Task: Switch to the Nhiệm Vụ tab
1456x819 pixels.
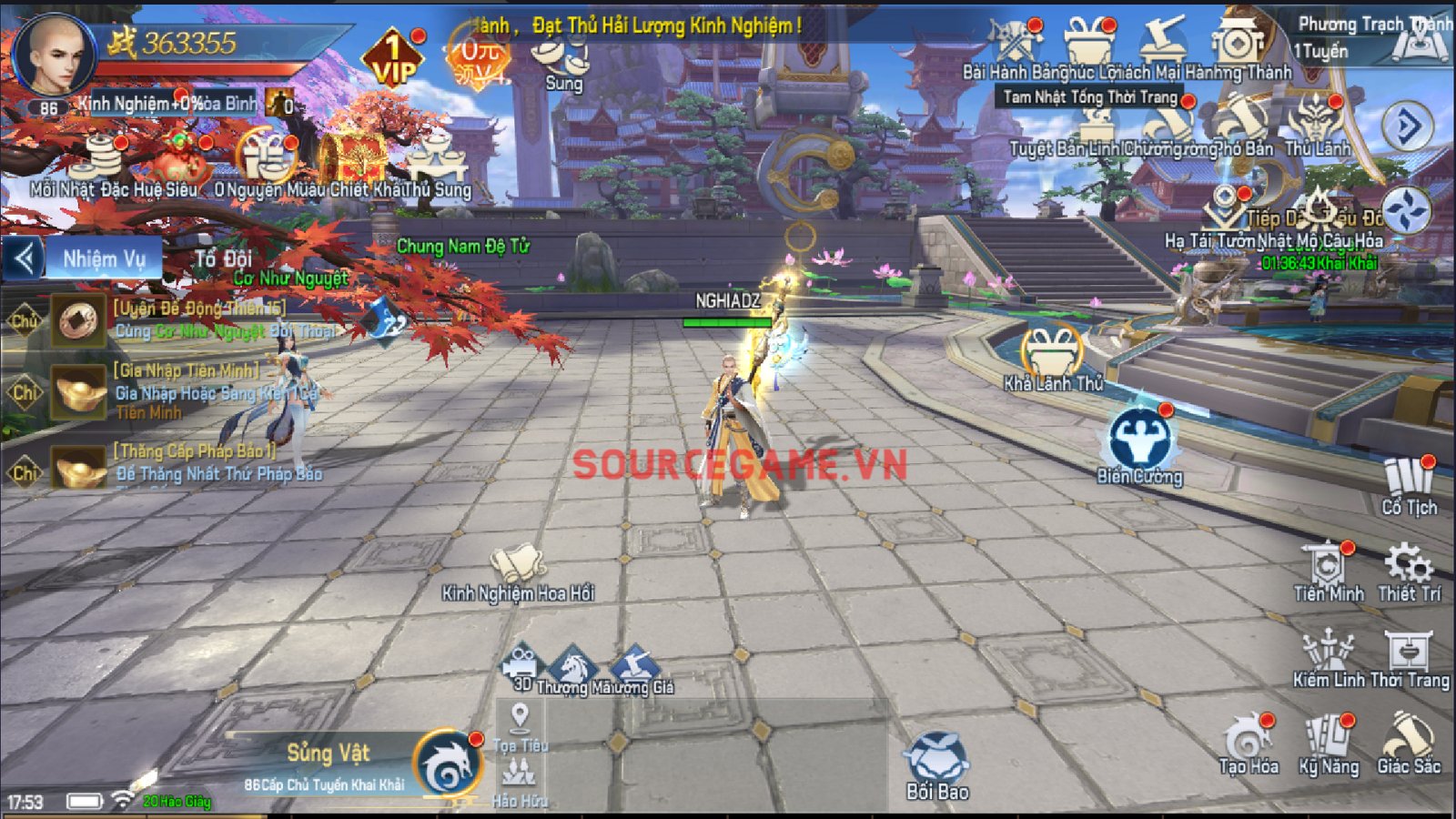Action: (x=104, y=259)
